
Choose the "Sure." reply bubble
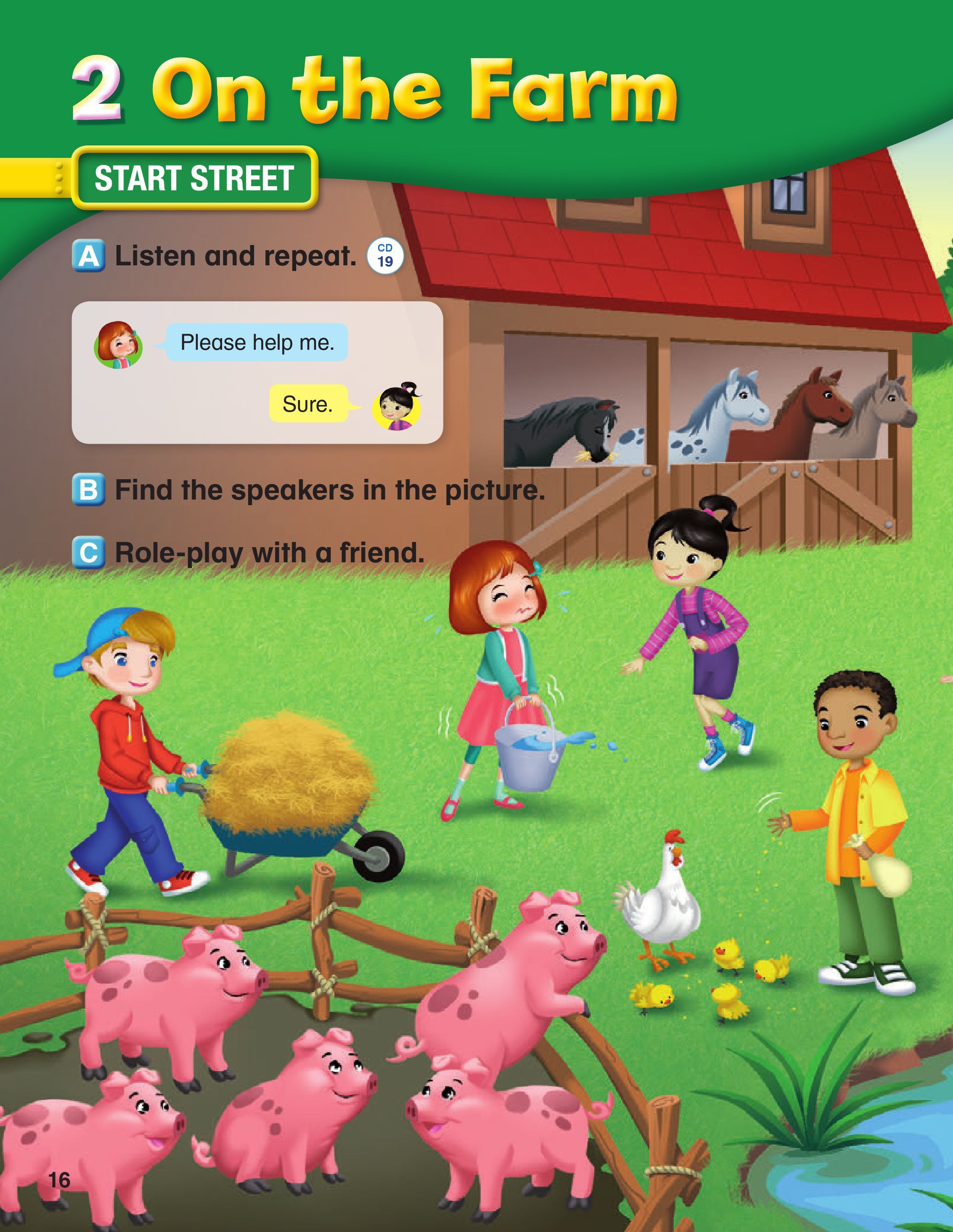[x=308, y=404]
